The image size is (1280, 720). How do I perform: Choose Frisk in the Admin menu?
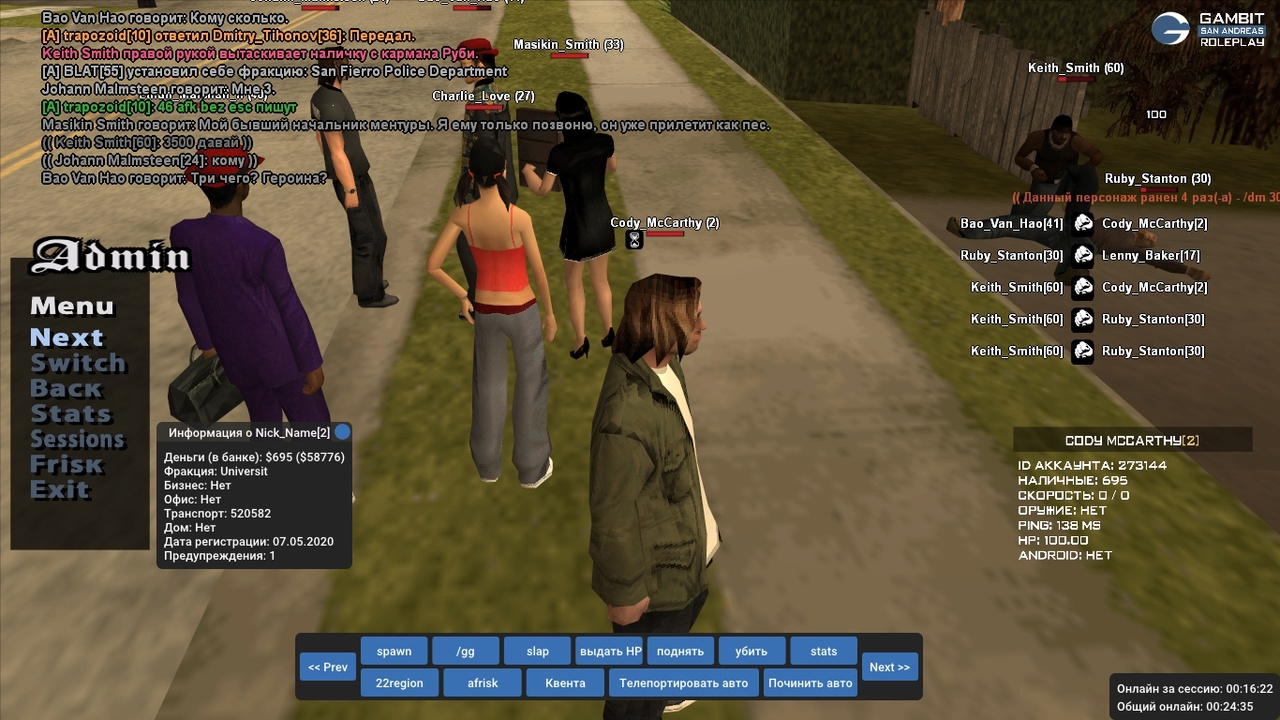point(67,464)
